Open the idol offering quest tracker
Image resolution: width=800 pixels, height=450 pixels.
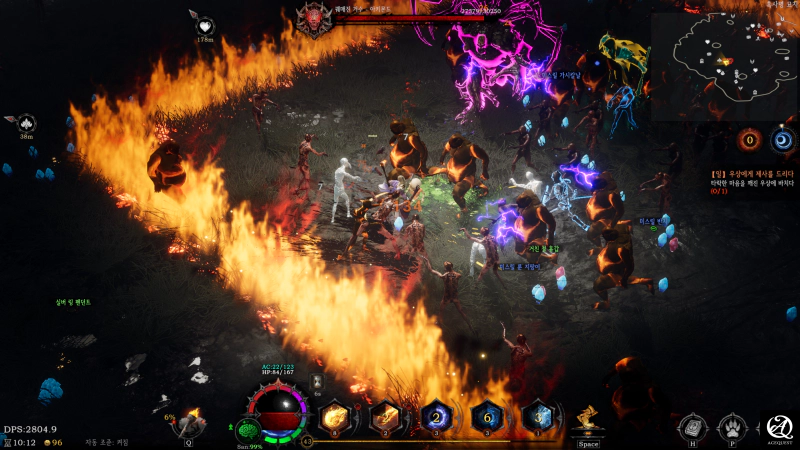click(752, 180)
